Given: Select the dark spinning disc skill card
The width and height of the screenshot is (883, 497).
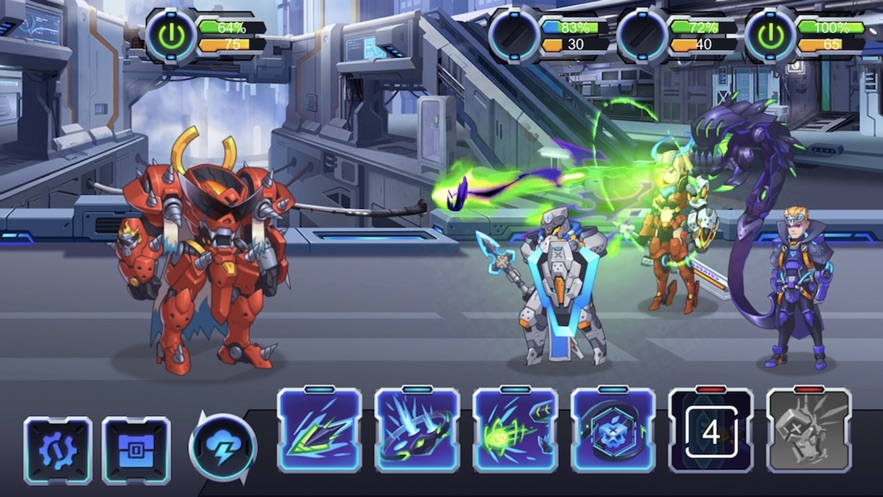Looking at the screenshot, I should 417,432.
